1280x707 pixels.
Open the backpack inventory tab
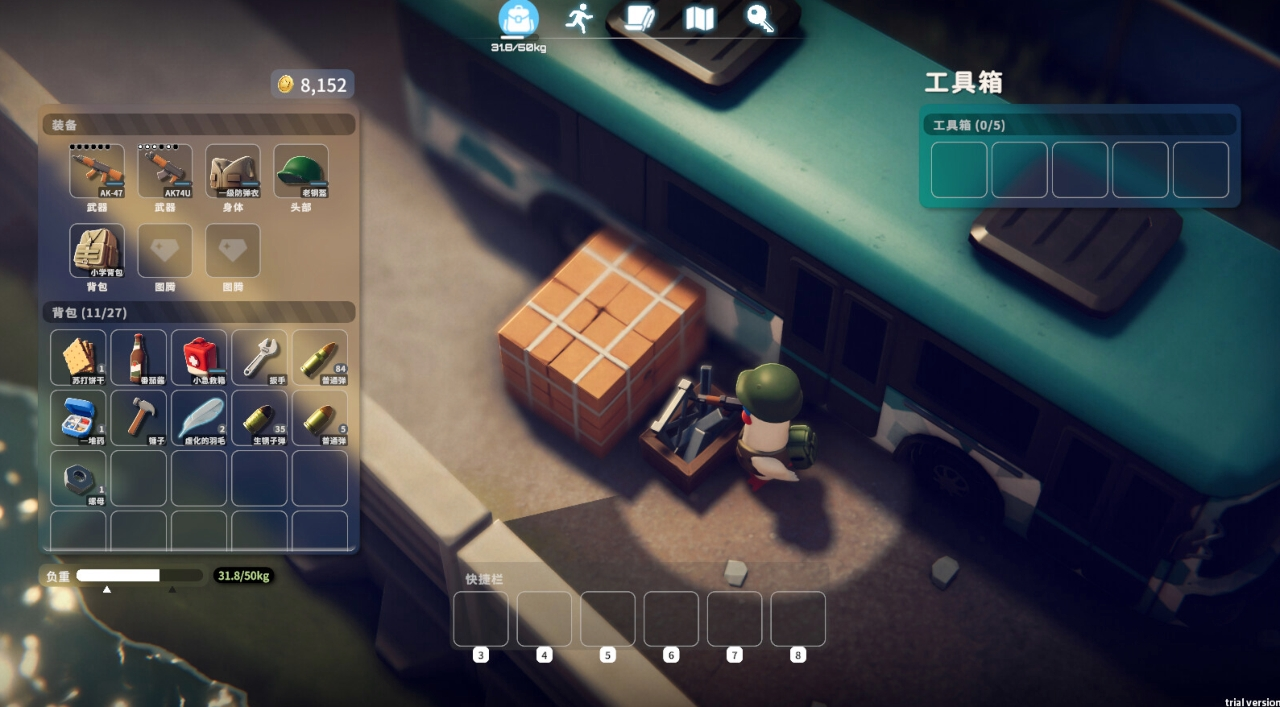tap(518, 19)
